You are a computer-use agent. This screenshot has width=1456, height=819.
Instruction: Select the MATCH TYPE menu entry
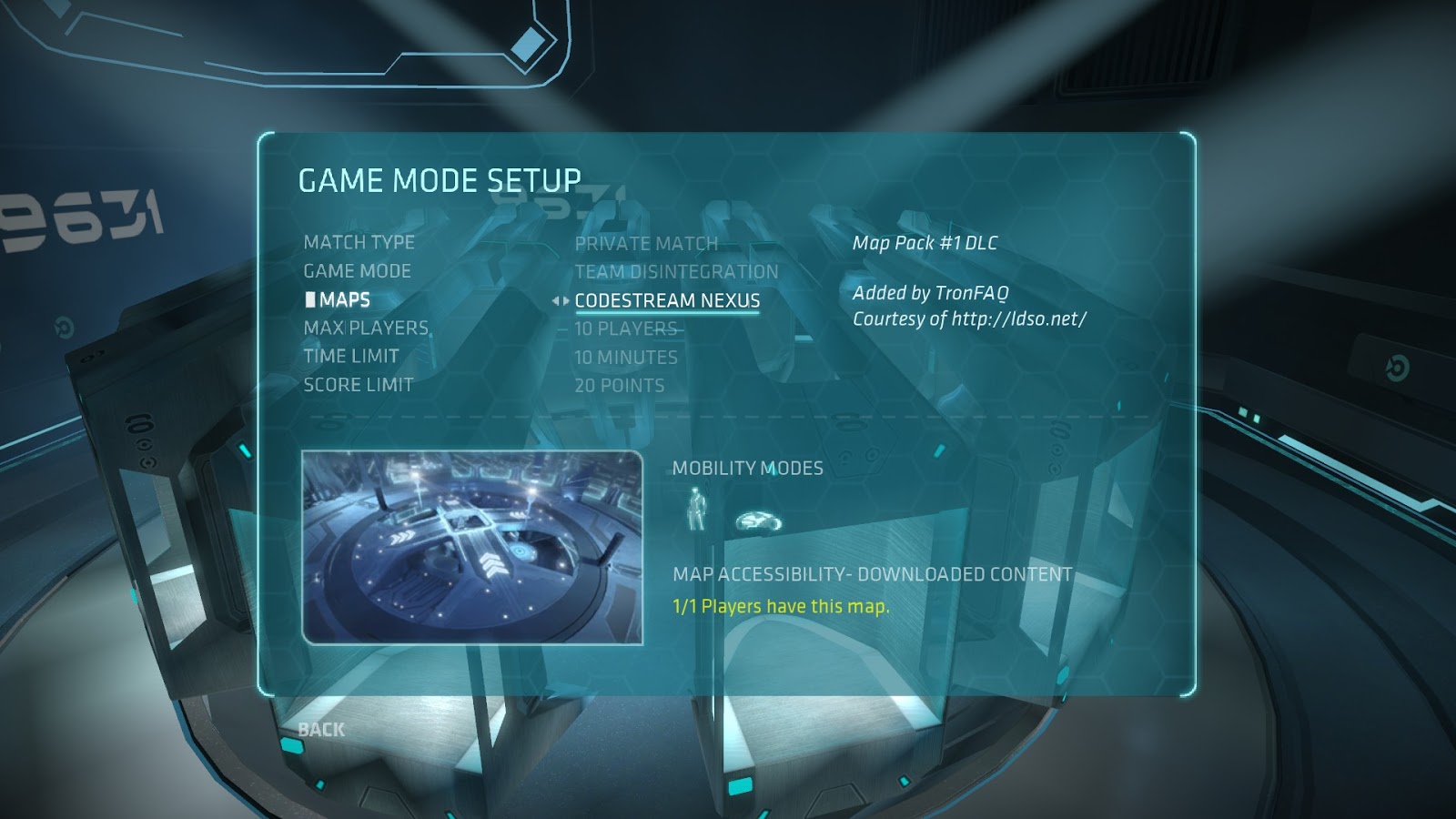tap(359, 243)
